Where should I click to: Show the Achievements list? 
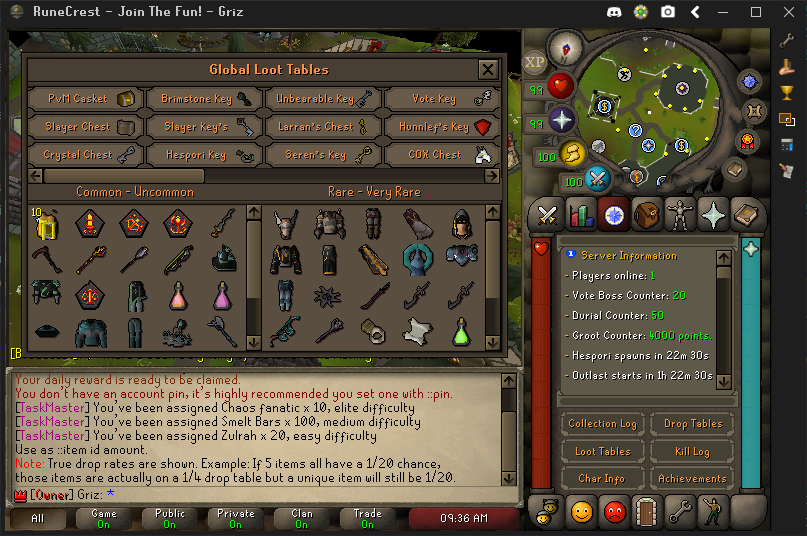click(x=692, y=479)
